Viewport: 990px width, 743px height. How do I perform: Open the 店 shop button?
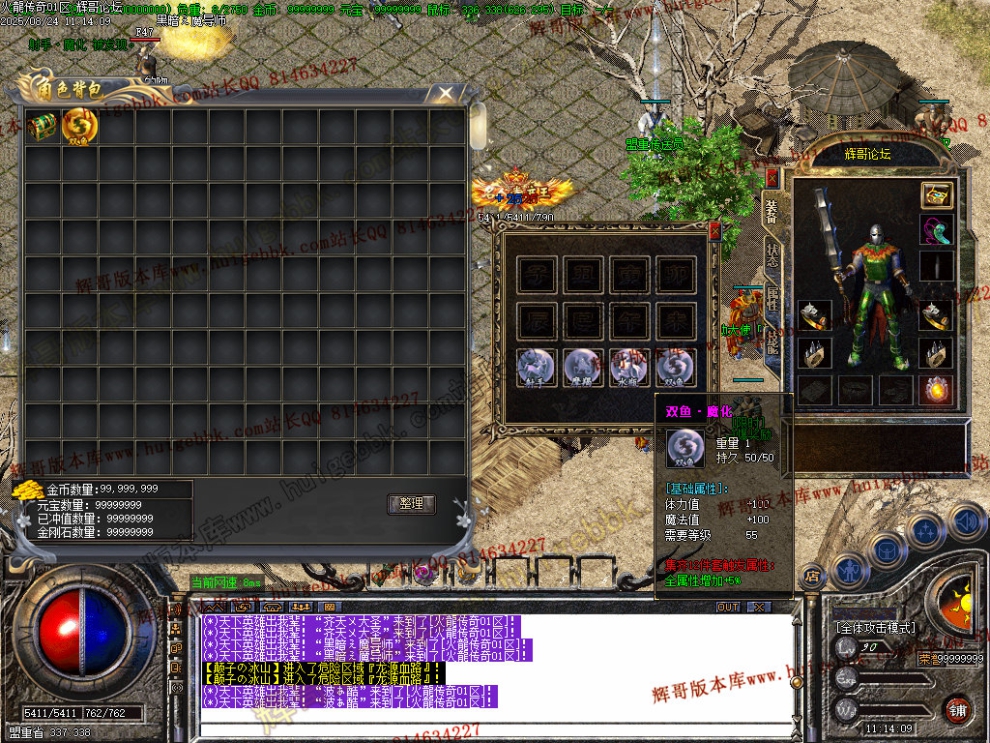(x=811, y=574)
